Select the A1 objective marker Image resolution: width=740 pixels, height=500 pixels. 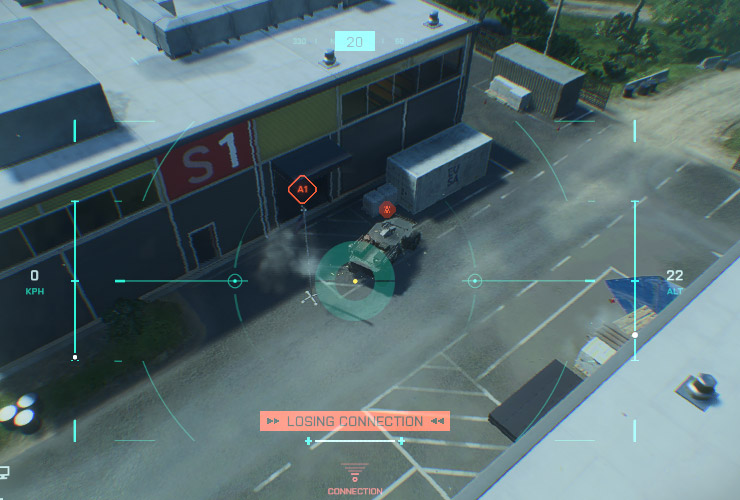point(302,187)
